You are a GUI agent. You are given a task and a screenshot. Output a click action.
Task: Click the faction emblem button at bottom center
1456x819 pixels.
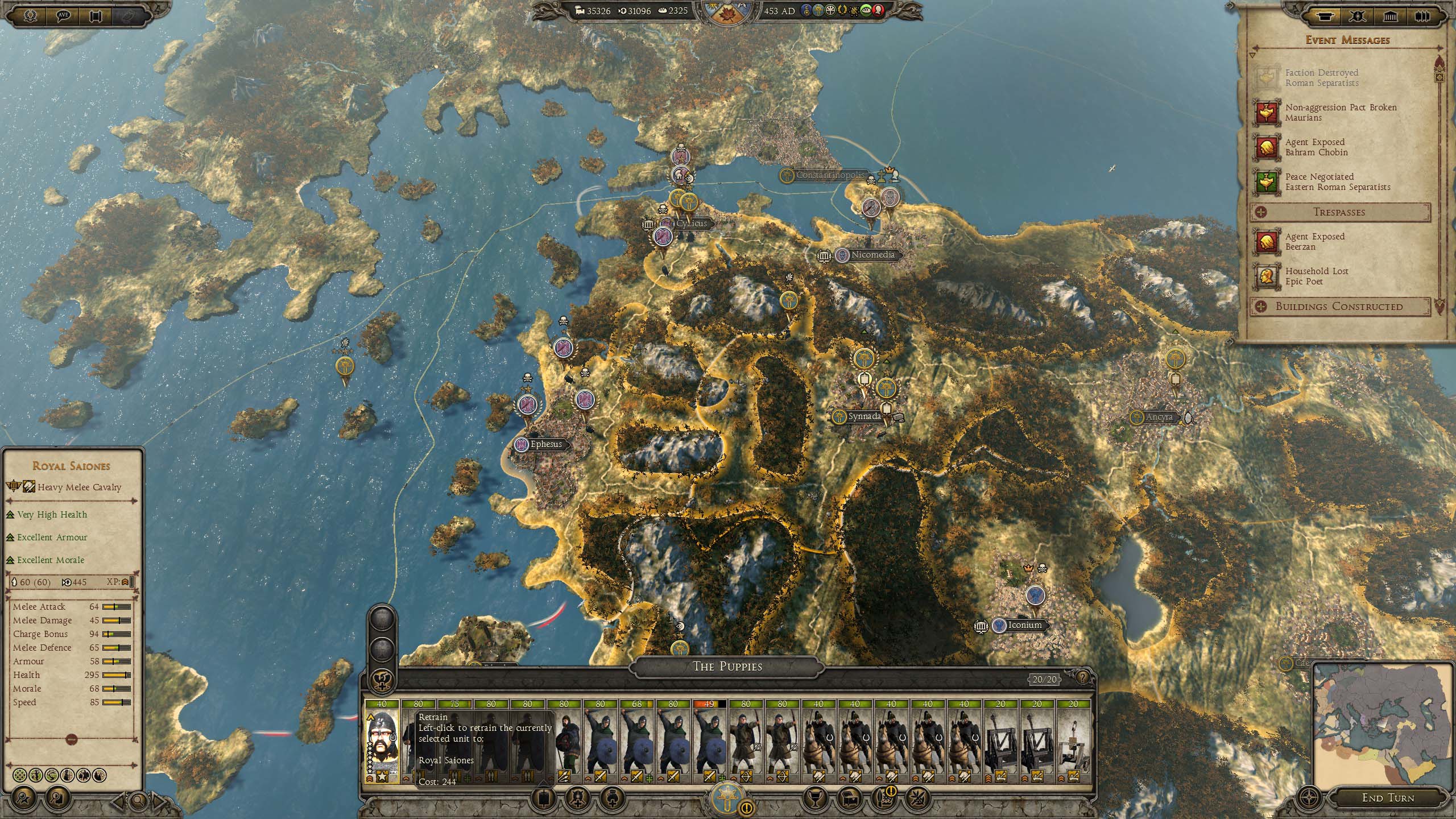pos(727,797)
